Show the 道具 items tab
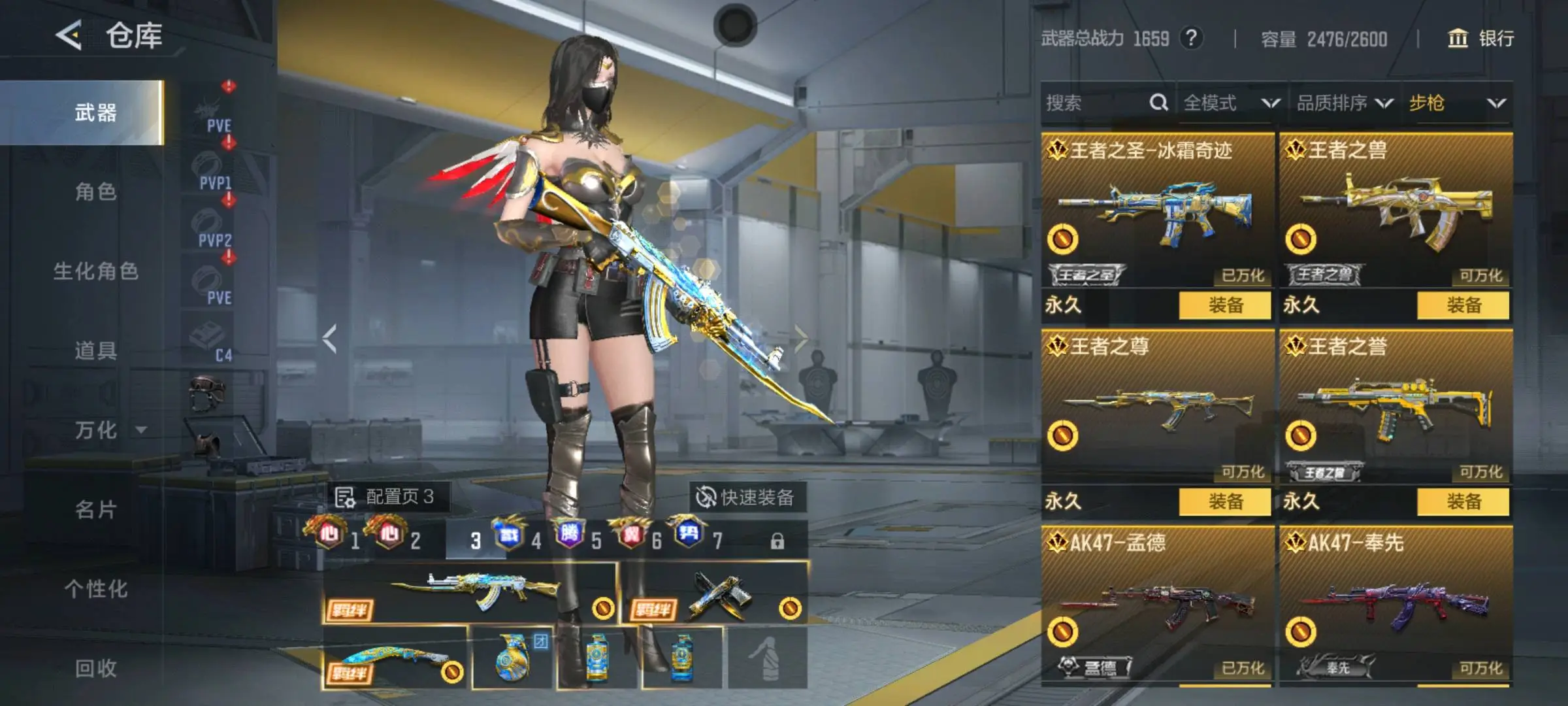The width and height of the screenshot is (1568, 706). [95, 351]
